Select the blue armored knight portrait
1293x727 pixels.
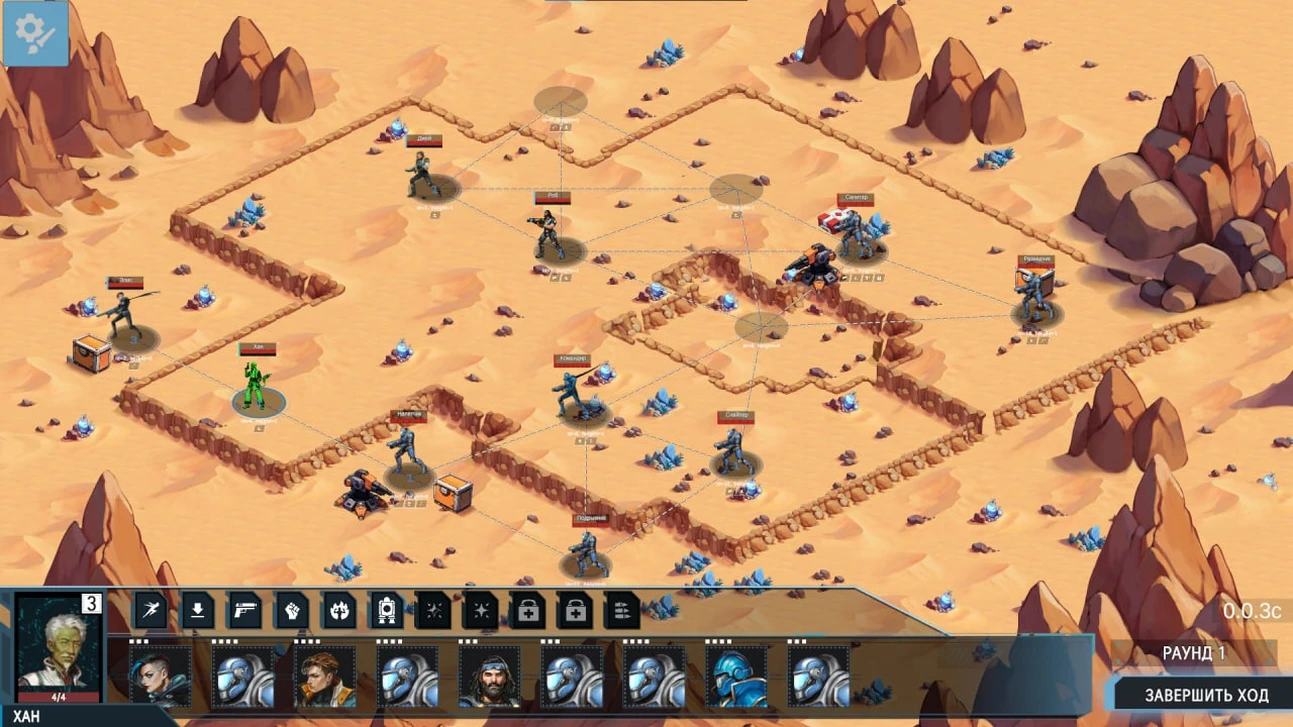point(736,677)
